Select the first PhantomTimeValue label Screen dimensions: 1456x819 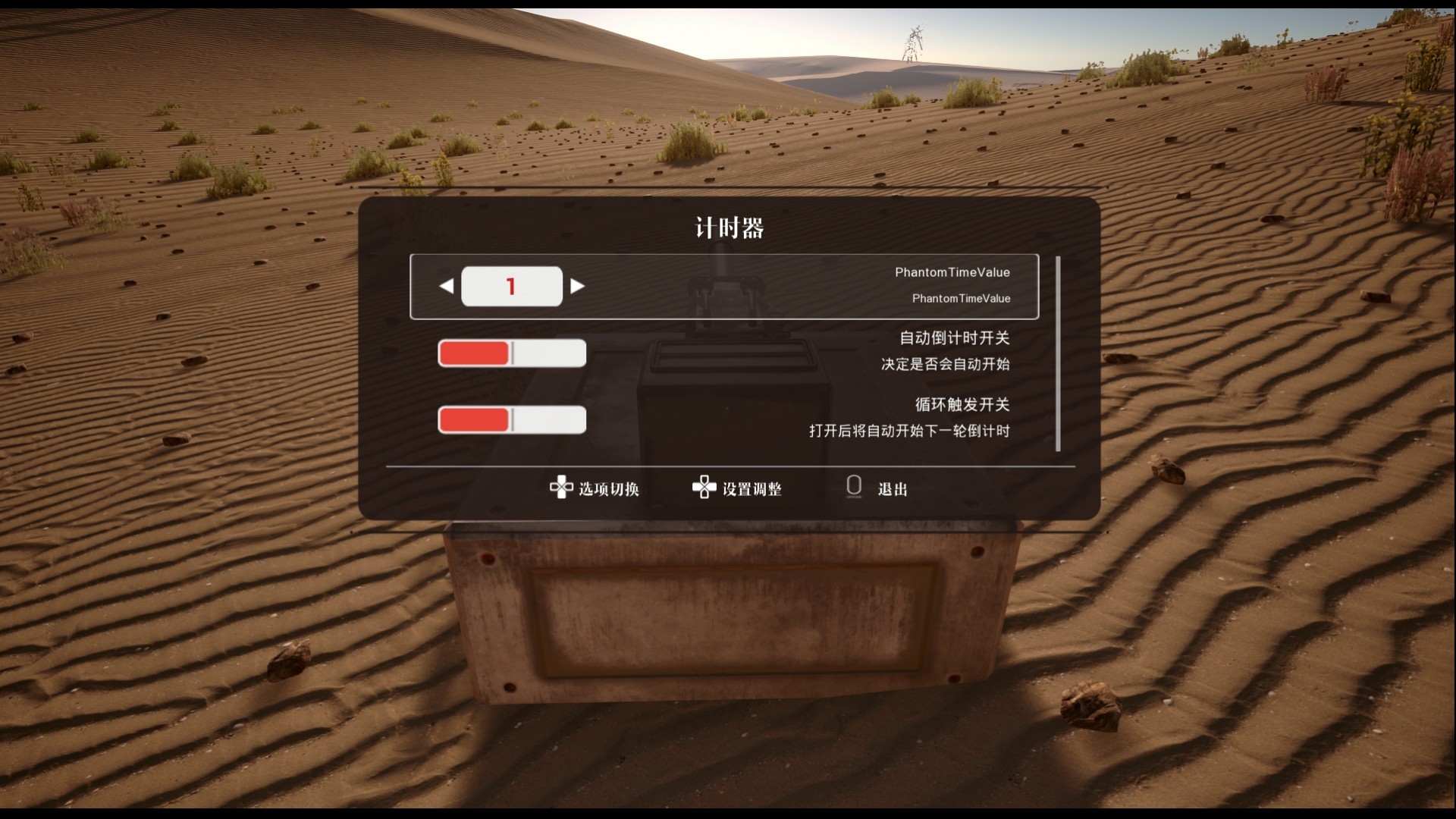pos(953,271)
